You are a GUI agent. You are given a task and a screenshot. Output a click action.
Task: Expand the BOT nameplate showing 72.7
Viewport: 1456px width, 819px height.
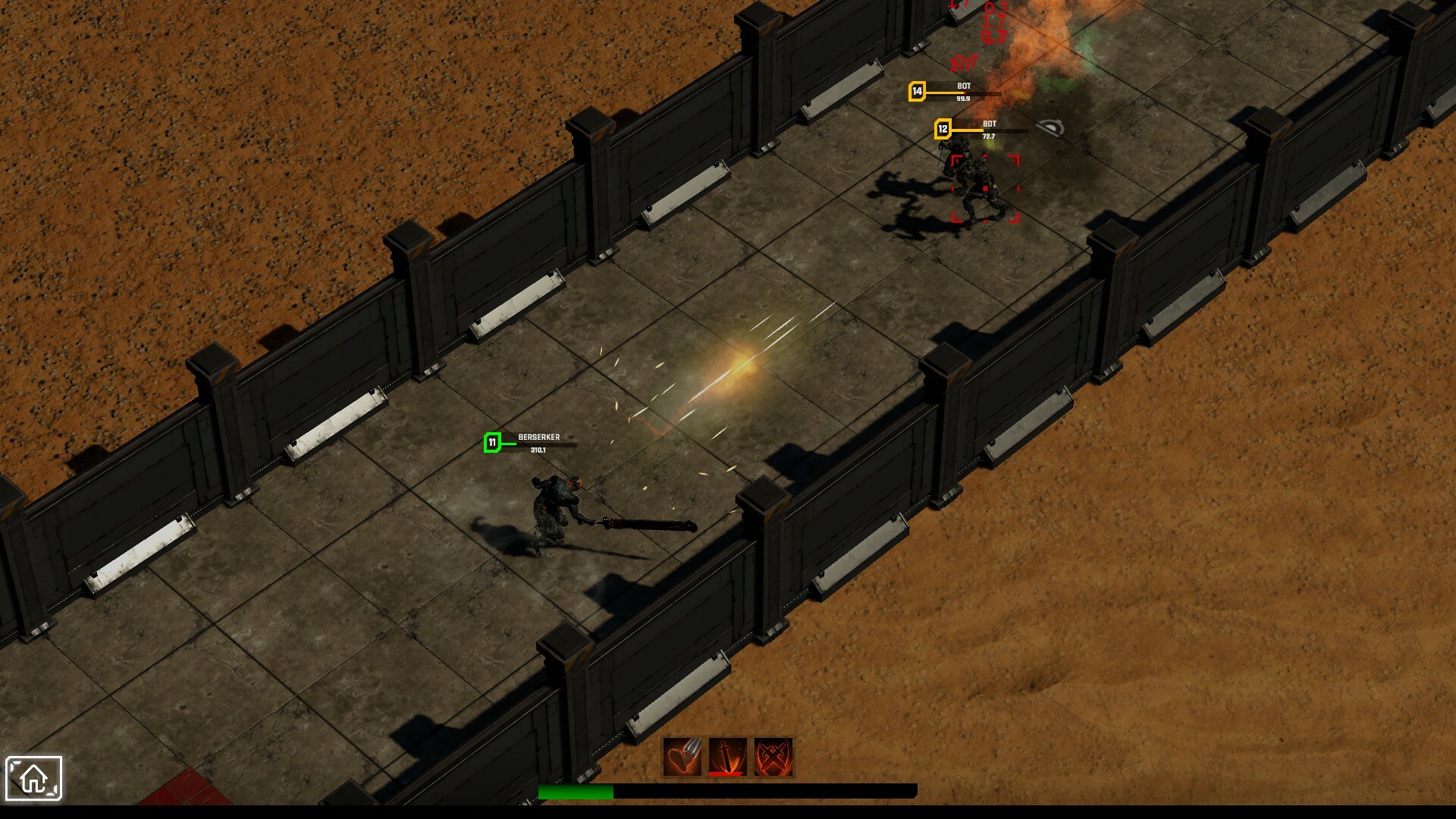(x=988, y=135)
